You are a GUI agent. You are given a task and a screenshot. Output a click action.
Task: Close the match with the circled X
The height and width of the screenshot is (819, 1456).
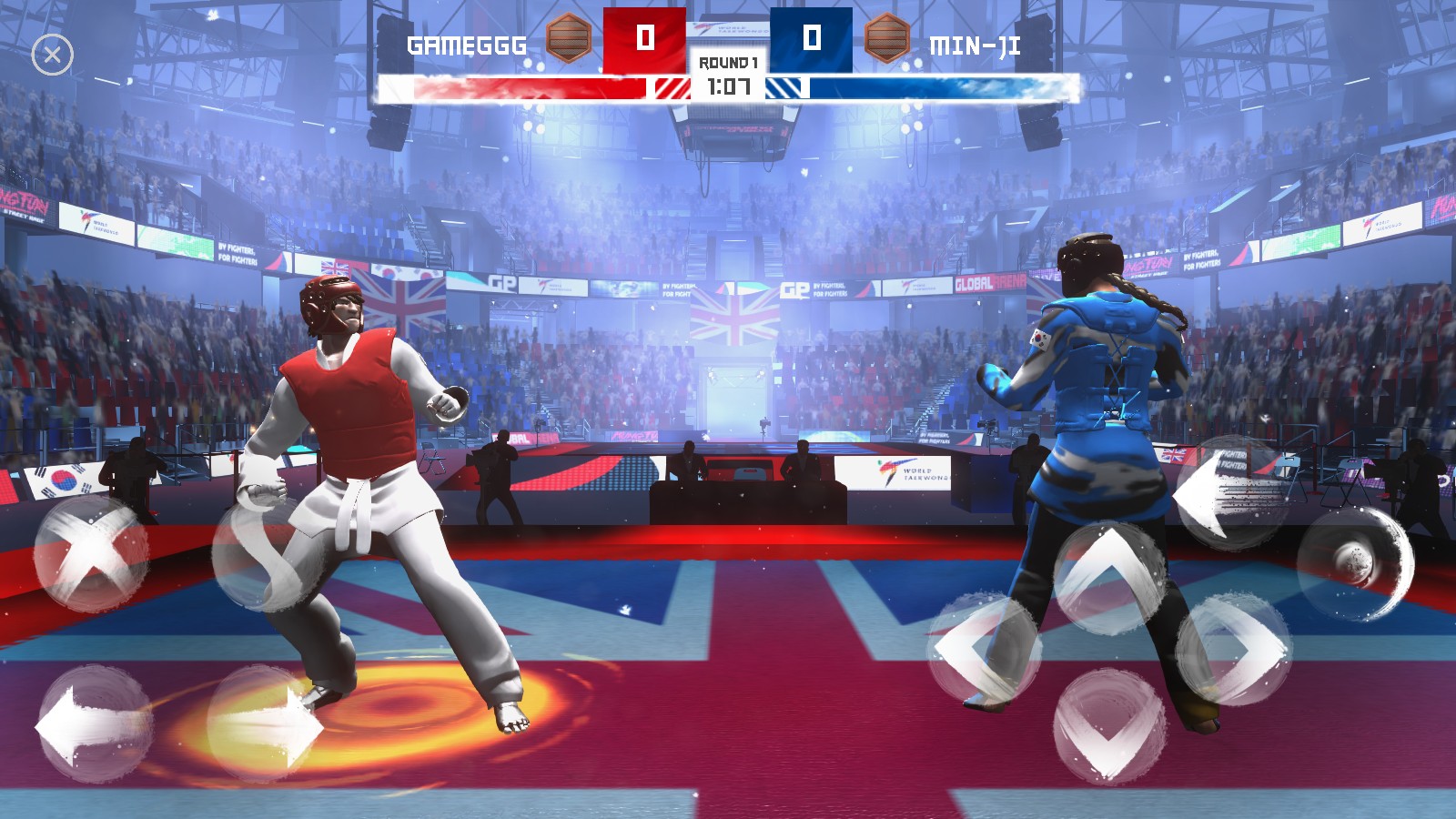[53, 56]
